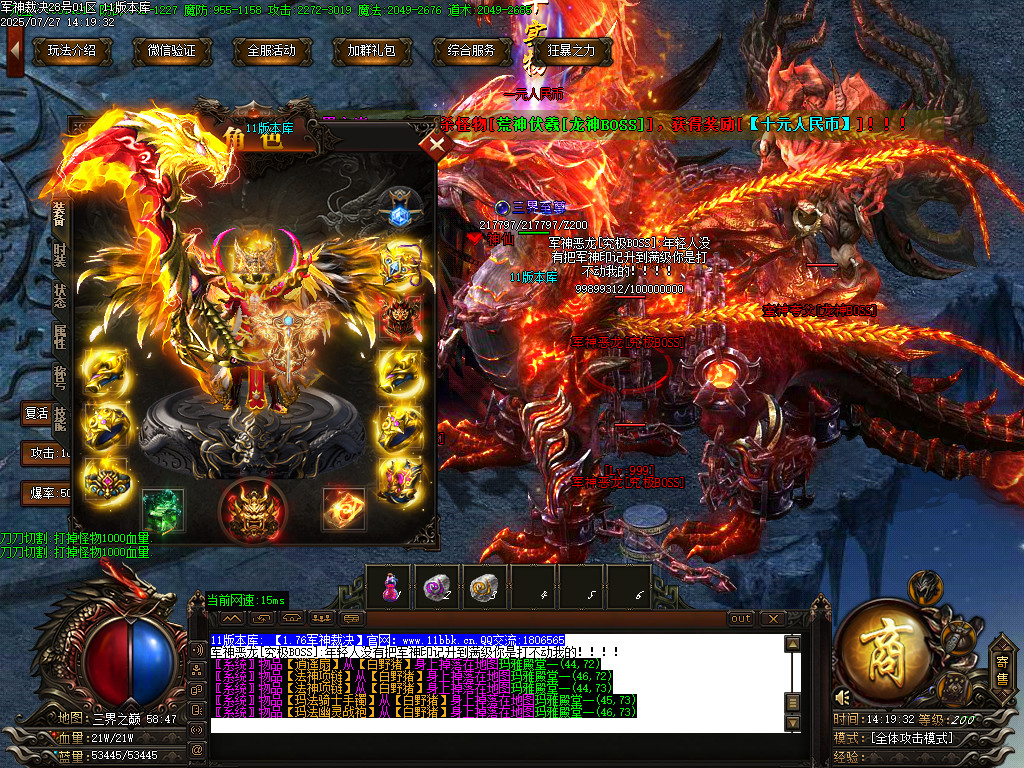Open the 寄售 consignment button
The height and width of the screenshot is (768, 1024).
pyautogui.click(x=1002, y=669)
